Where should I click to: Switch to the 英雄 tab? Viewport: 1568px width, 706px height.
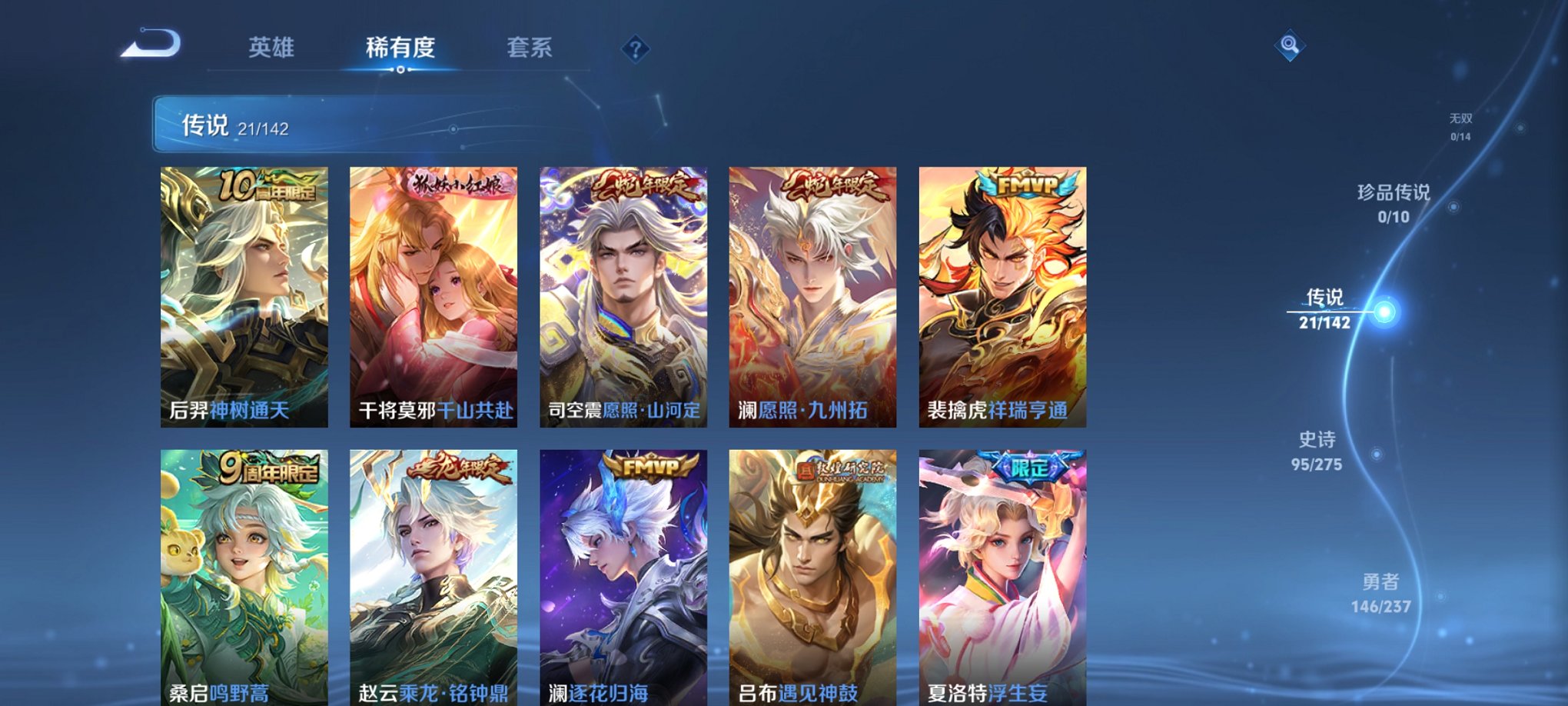(273, 48)
